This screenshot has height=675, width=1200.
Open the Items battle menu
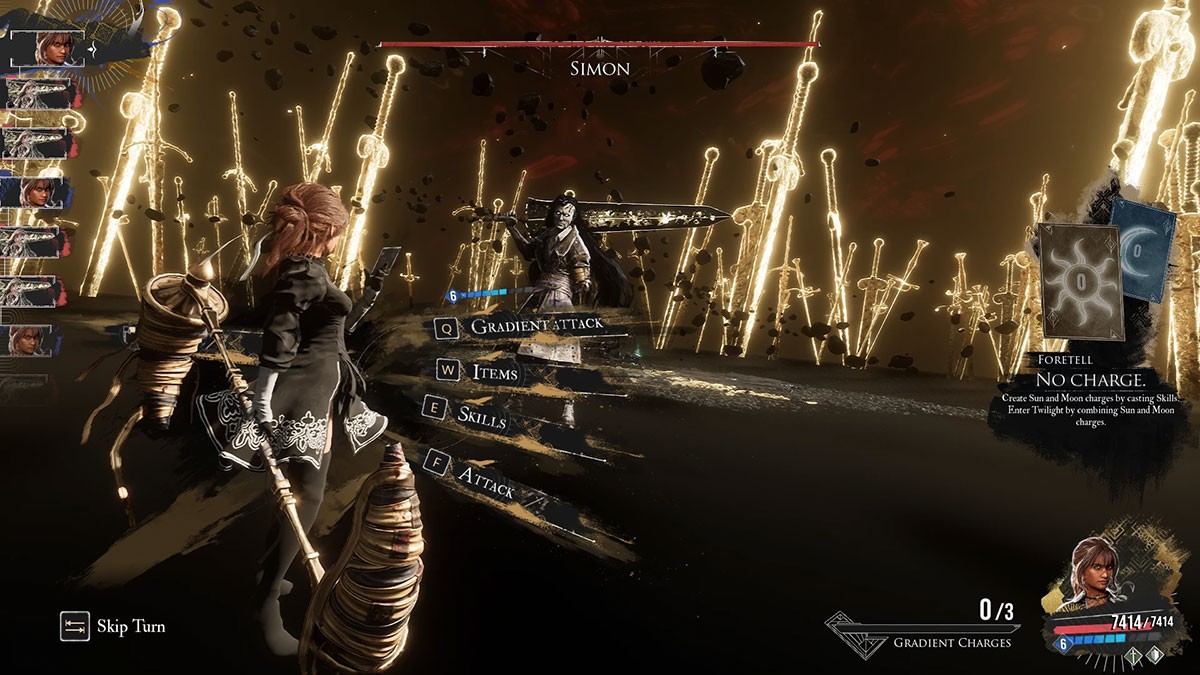(x=494, y=372)
